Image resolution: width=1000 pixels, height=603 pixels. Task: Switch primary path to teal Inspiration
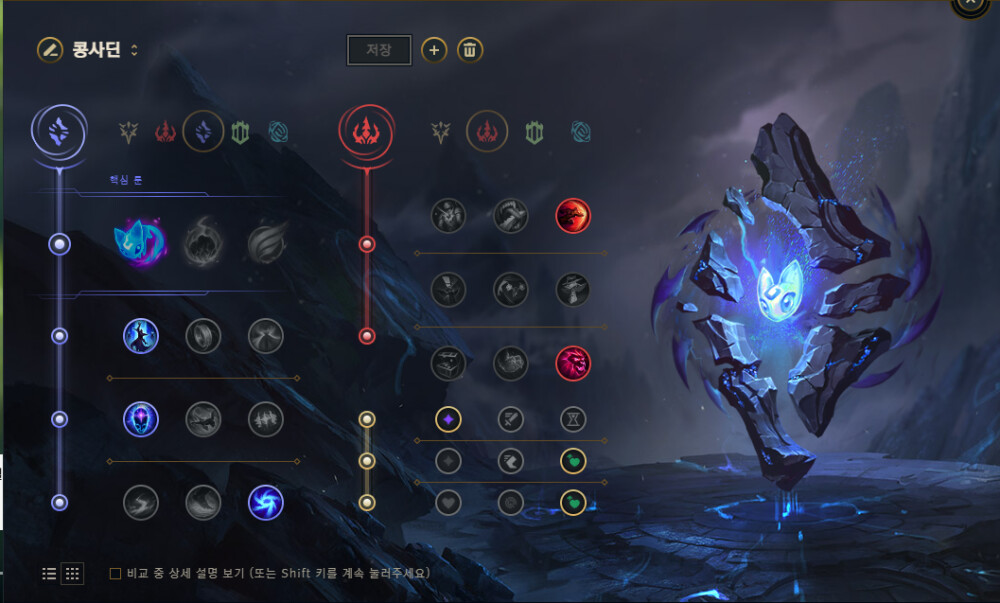(278, 131)
